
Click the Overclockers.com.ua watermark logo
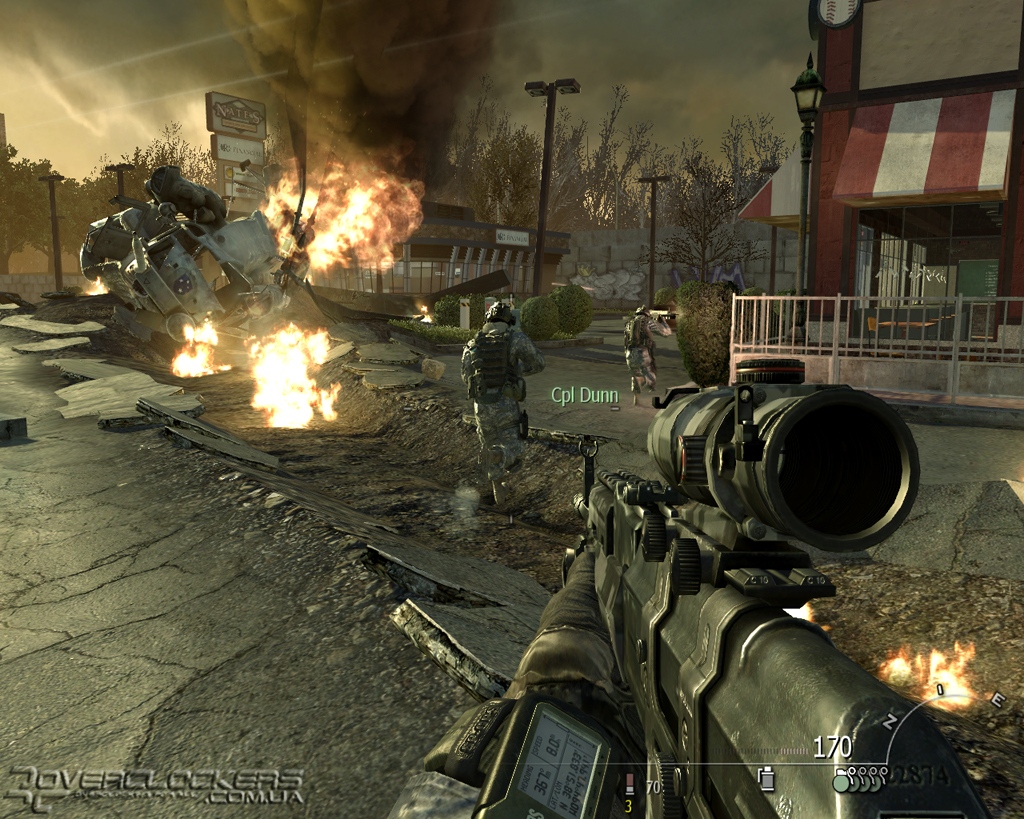coord(155,787)
